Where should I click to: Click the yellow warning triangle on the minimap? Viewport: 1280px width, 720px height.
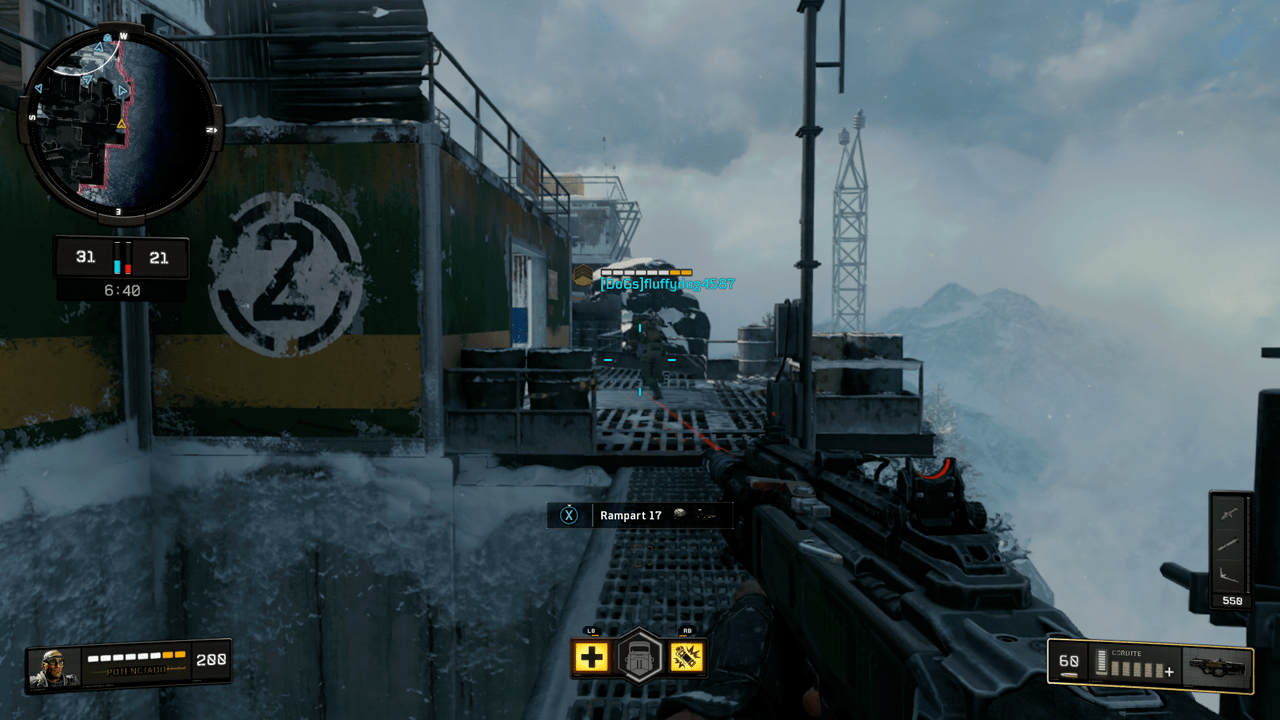[120, 122]
